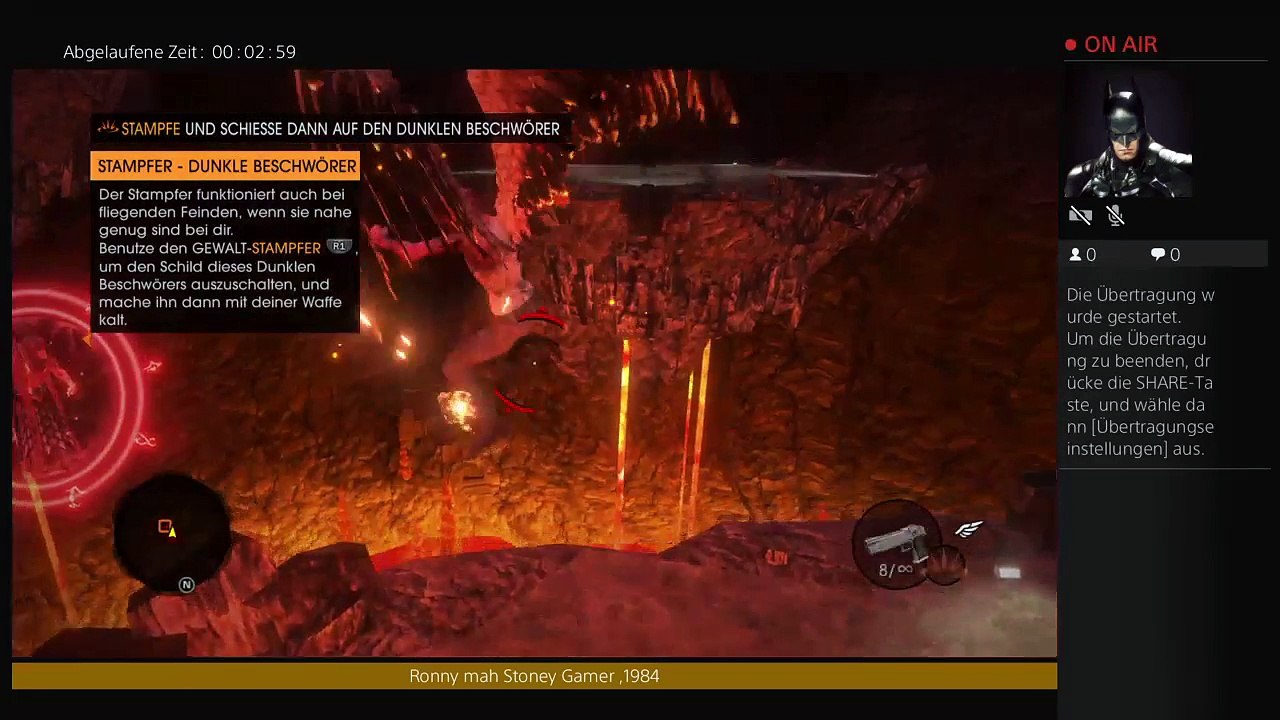Show the broadcast viewers icon
This screenshot has height=720, width=1280.
pyautogui.click(x=1076, y=255)
